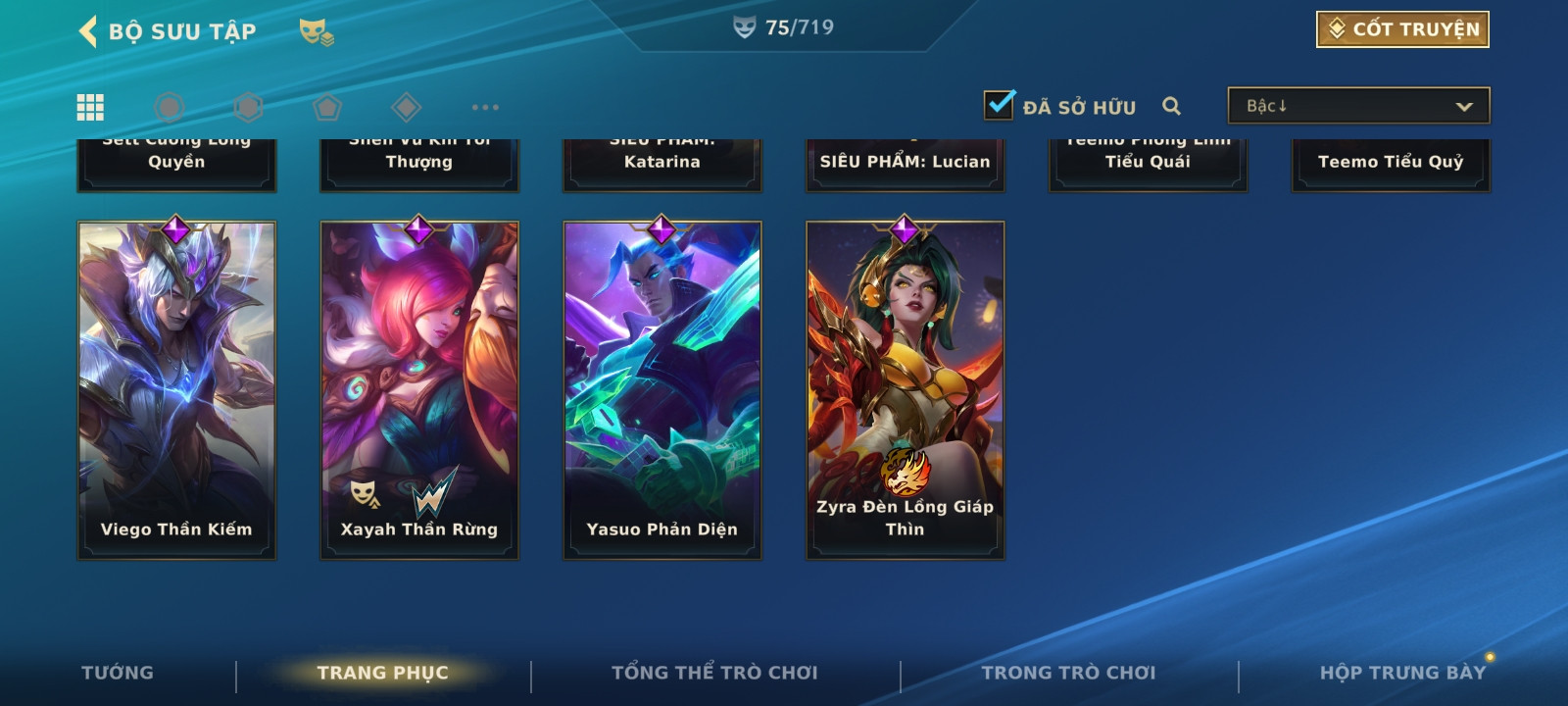Screen dimensions: 1568x706
Task: Choose the SIÊU PHẨM: Katarina skin
Action: tap(662, 163)
